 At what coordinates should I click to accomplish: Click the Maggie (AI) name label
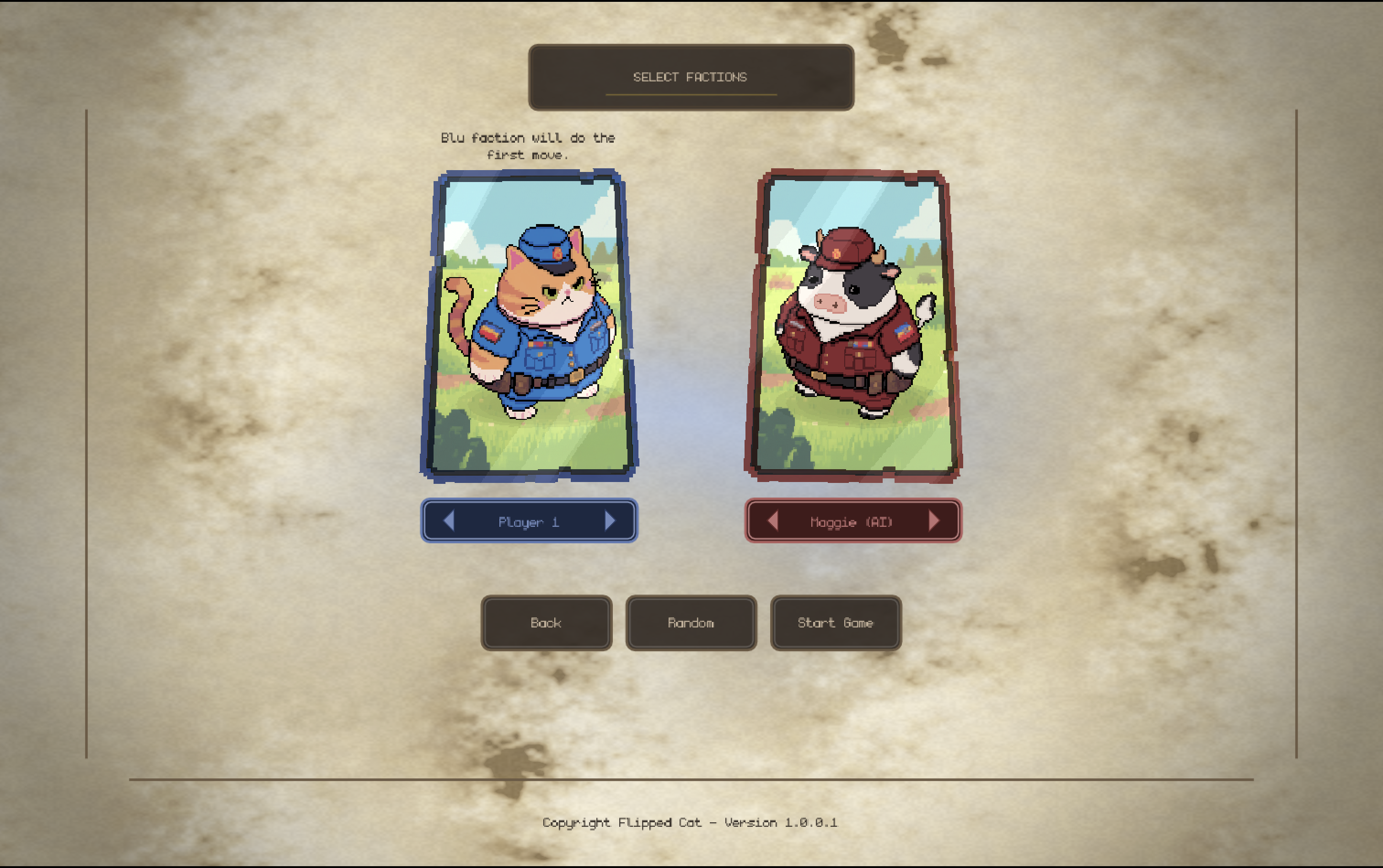point(852,522)
